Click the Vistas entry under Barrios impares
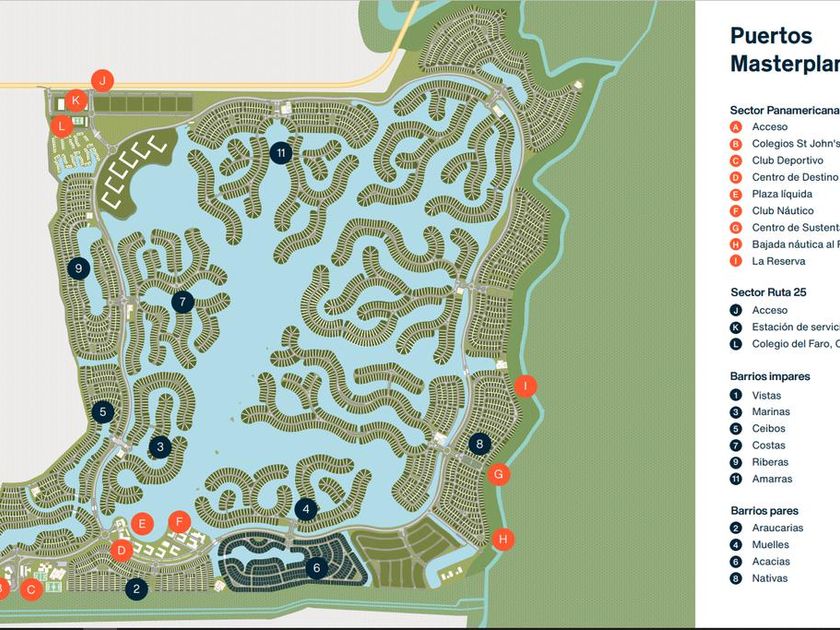This screenshot has height=630, width=840. (x=766, y=395)
